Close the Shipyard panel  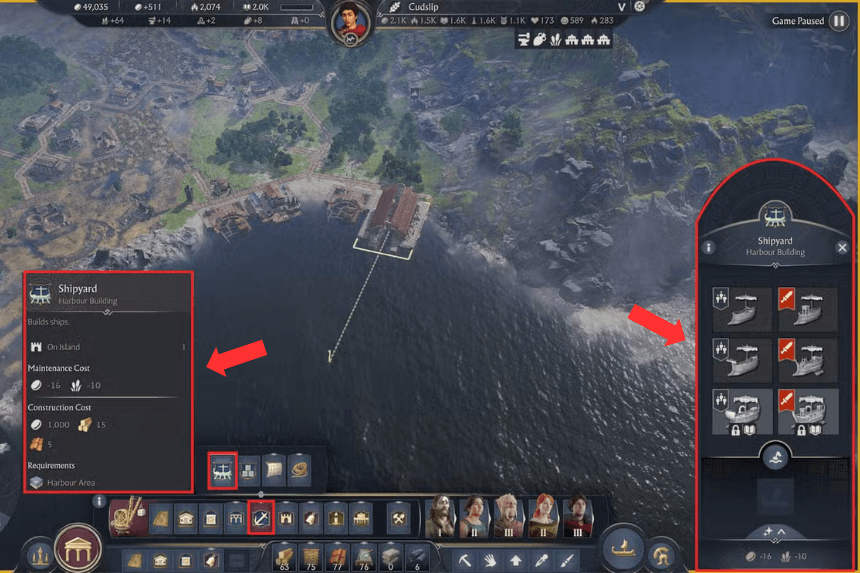click(842, 247)
